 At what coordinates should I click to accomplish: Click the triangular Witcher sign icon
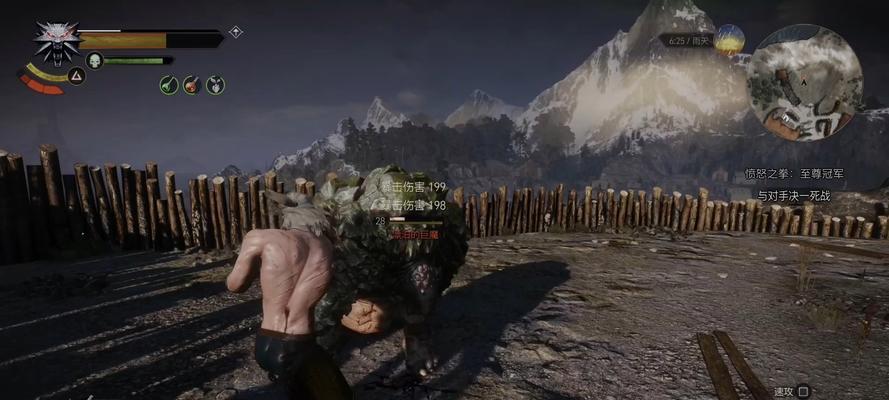(76, 75)
